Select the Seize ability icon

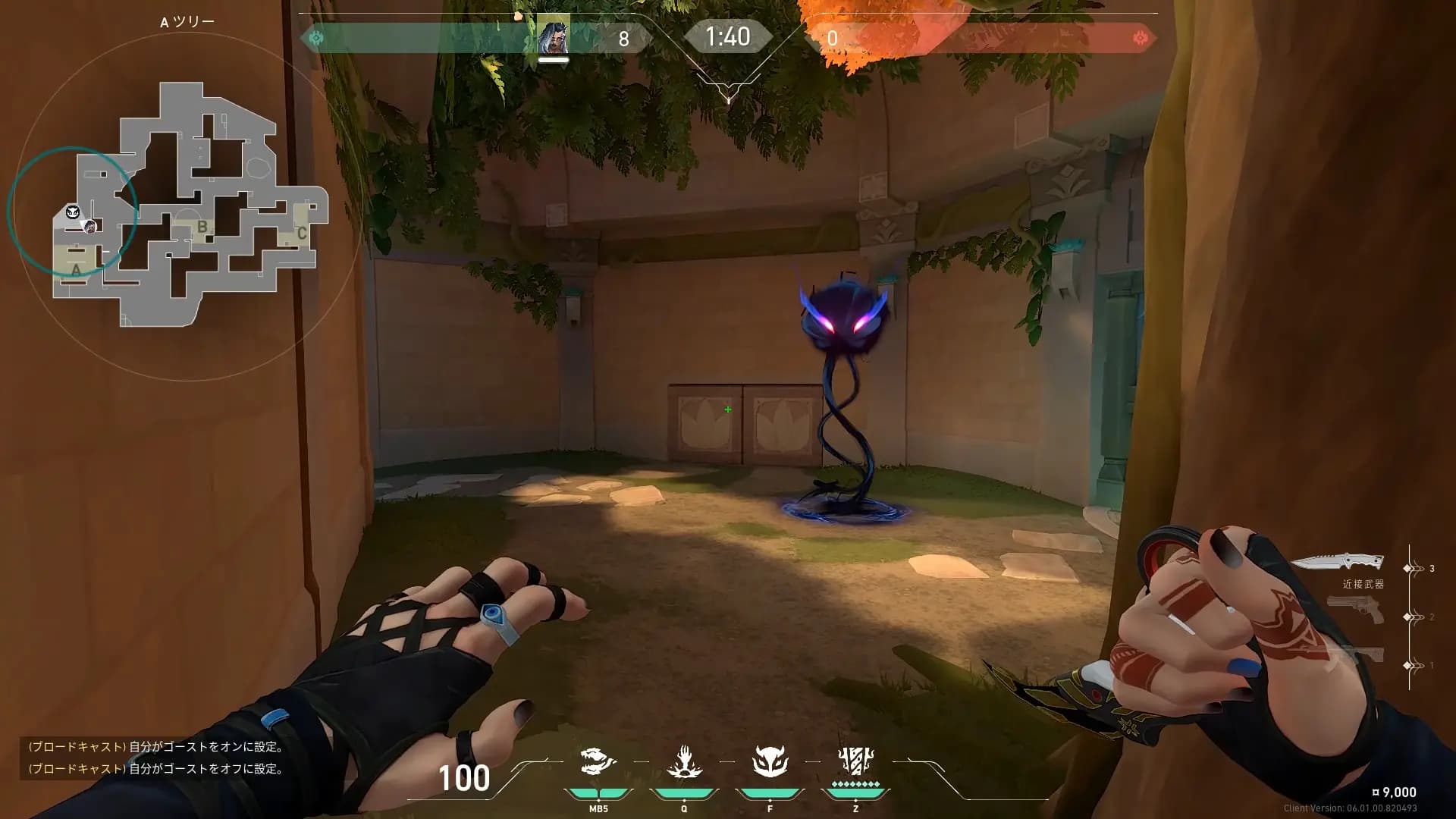click(684, 761)
